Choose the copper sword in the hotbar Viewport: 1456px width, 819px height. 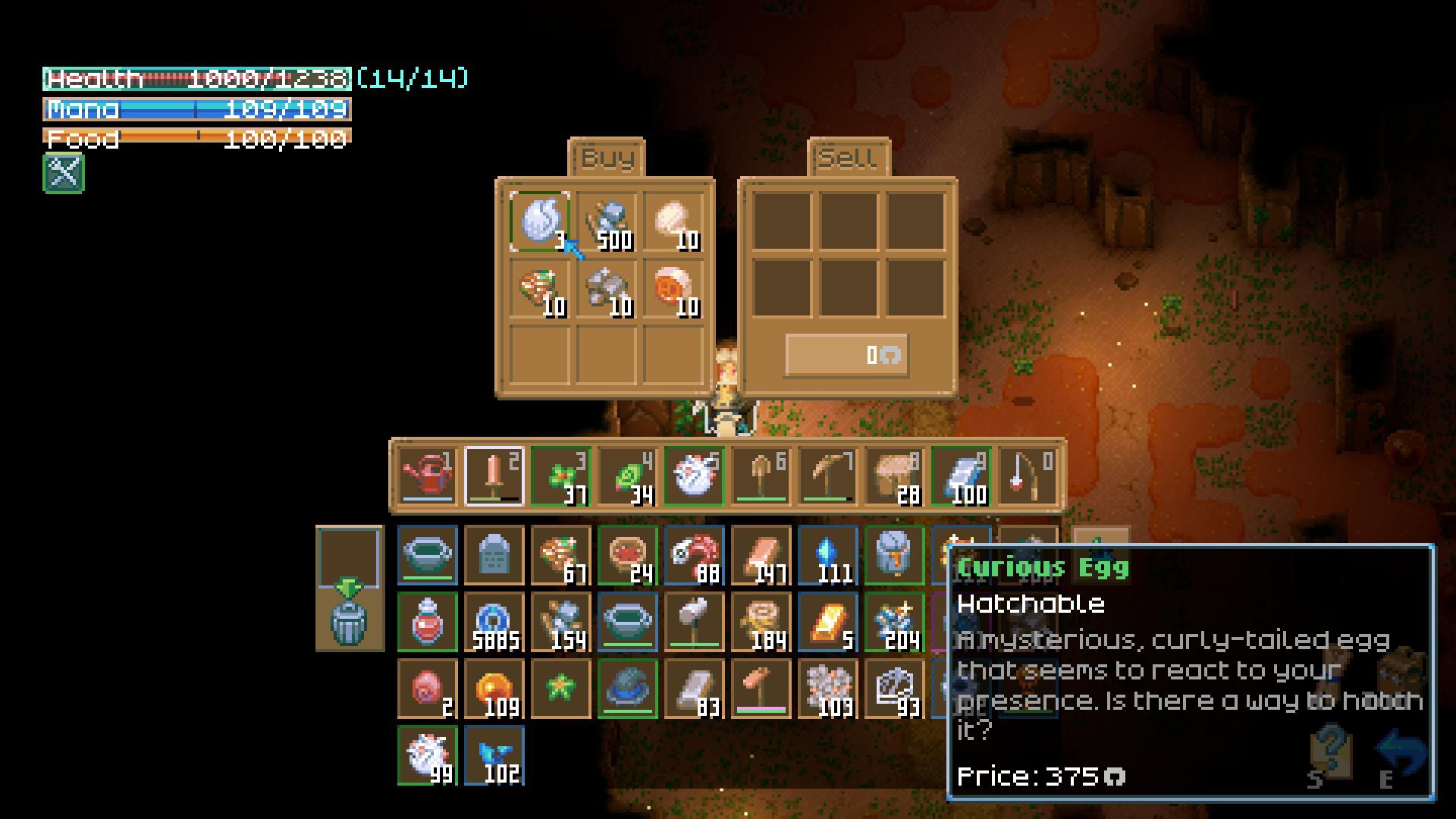[x=494, y=475]
